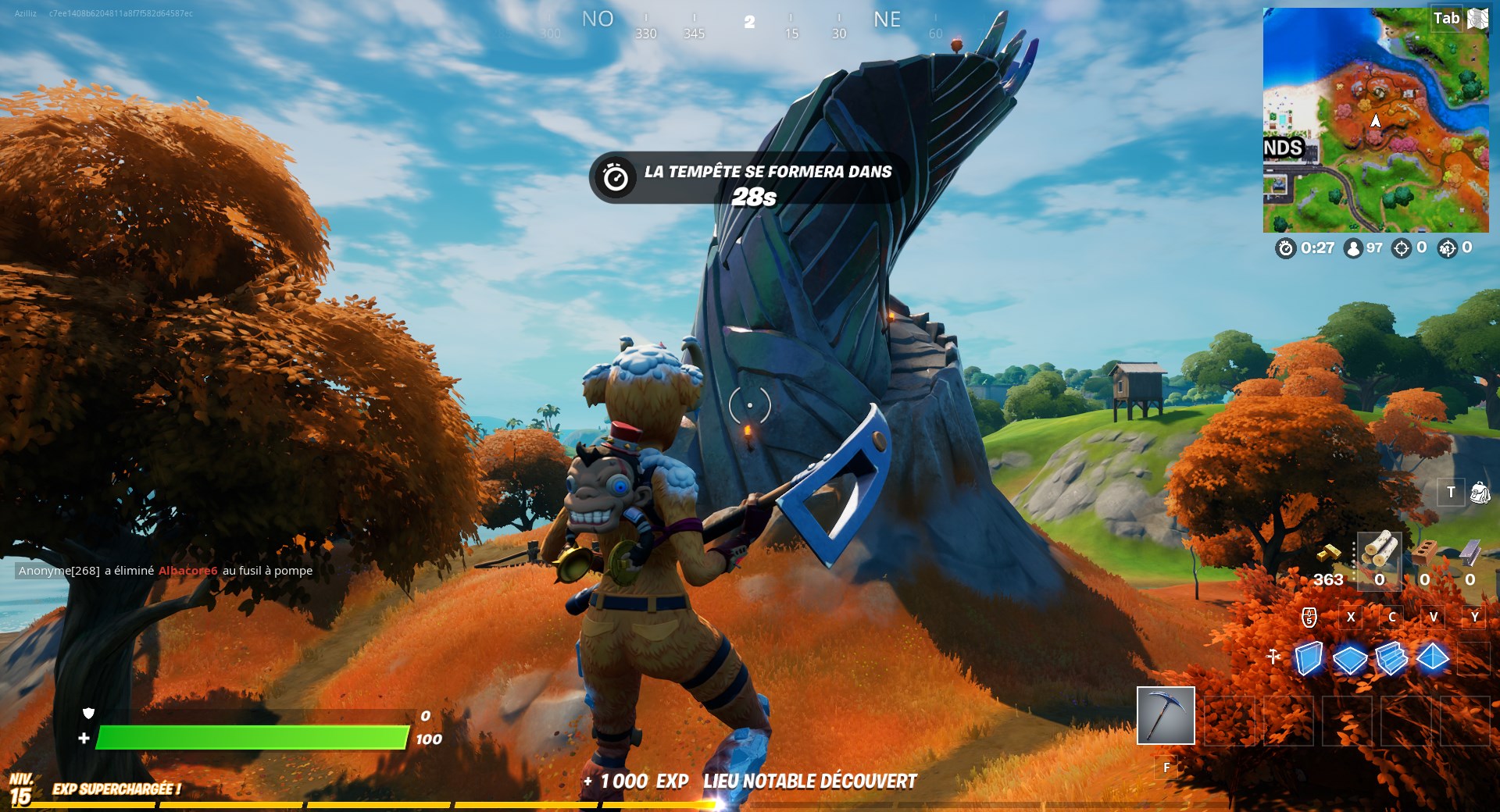Click the F keybind label under the hotbar
Screen dimensions: 1500x812
click(1166, 768)
